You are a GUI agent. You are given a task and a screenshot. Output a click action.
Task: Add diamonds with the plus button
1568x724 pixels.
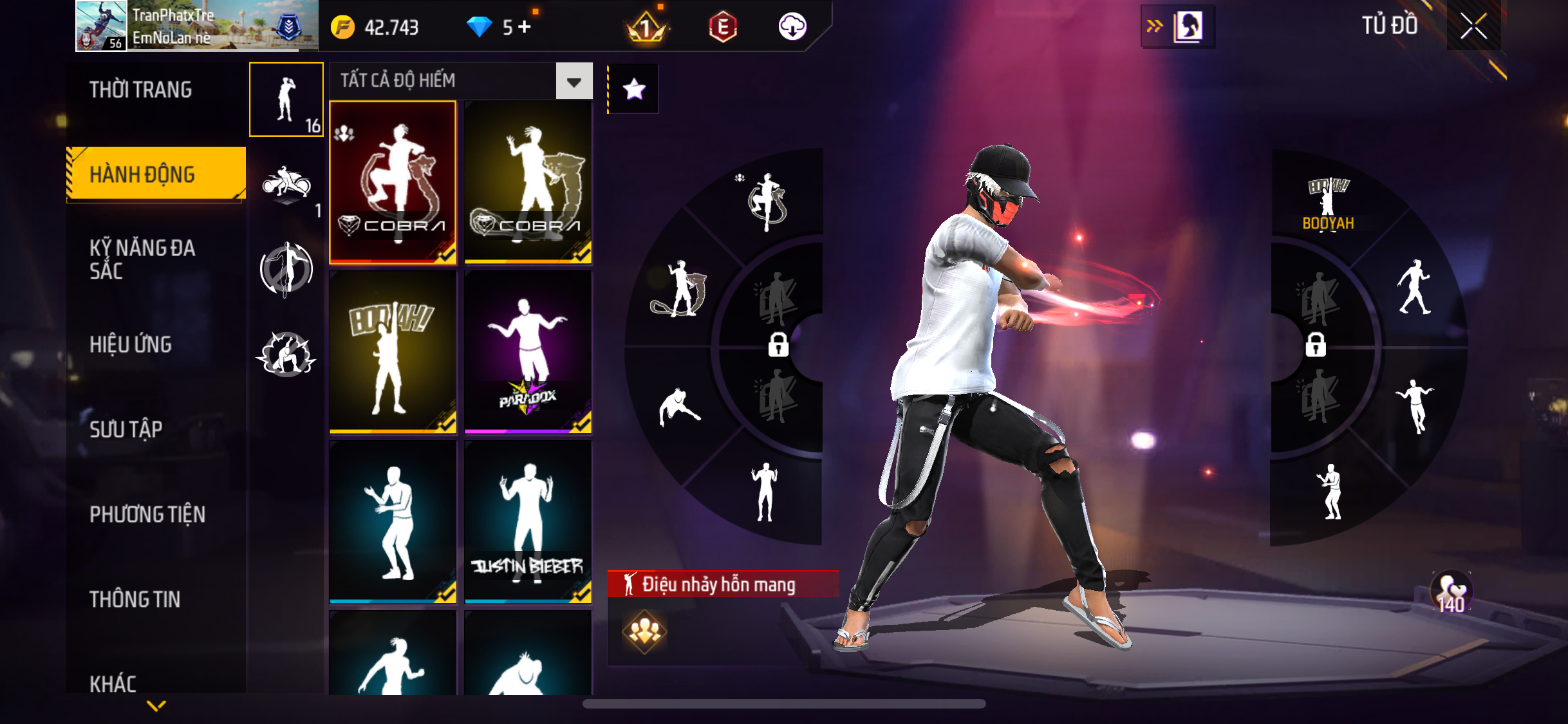[x=525, y=27]
